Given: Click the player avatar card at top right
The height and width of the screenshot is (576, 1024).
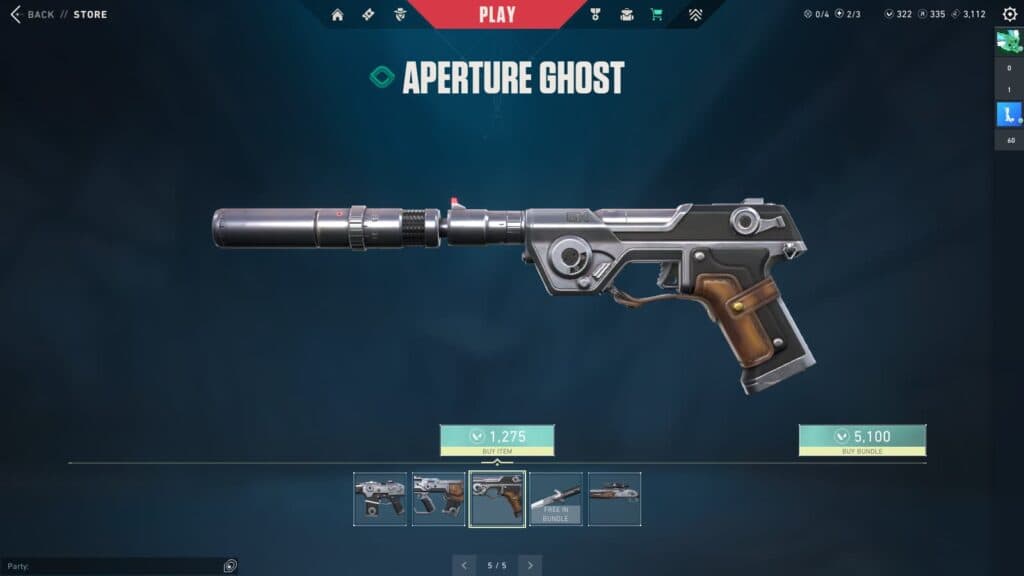Looking at the screenshot, I should tap(1008, 42).
